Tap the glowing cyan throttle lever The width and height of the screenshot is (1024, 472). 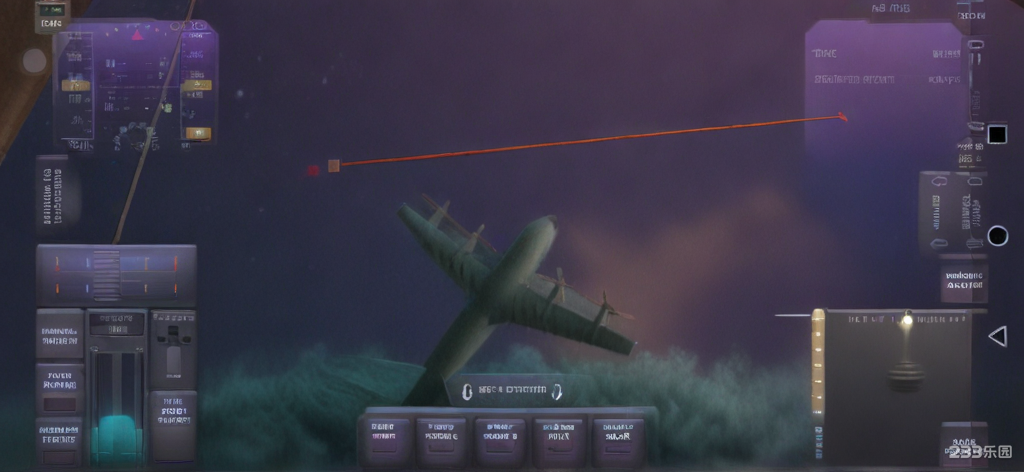(x=116, y=433)
